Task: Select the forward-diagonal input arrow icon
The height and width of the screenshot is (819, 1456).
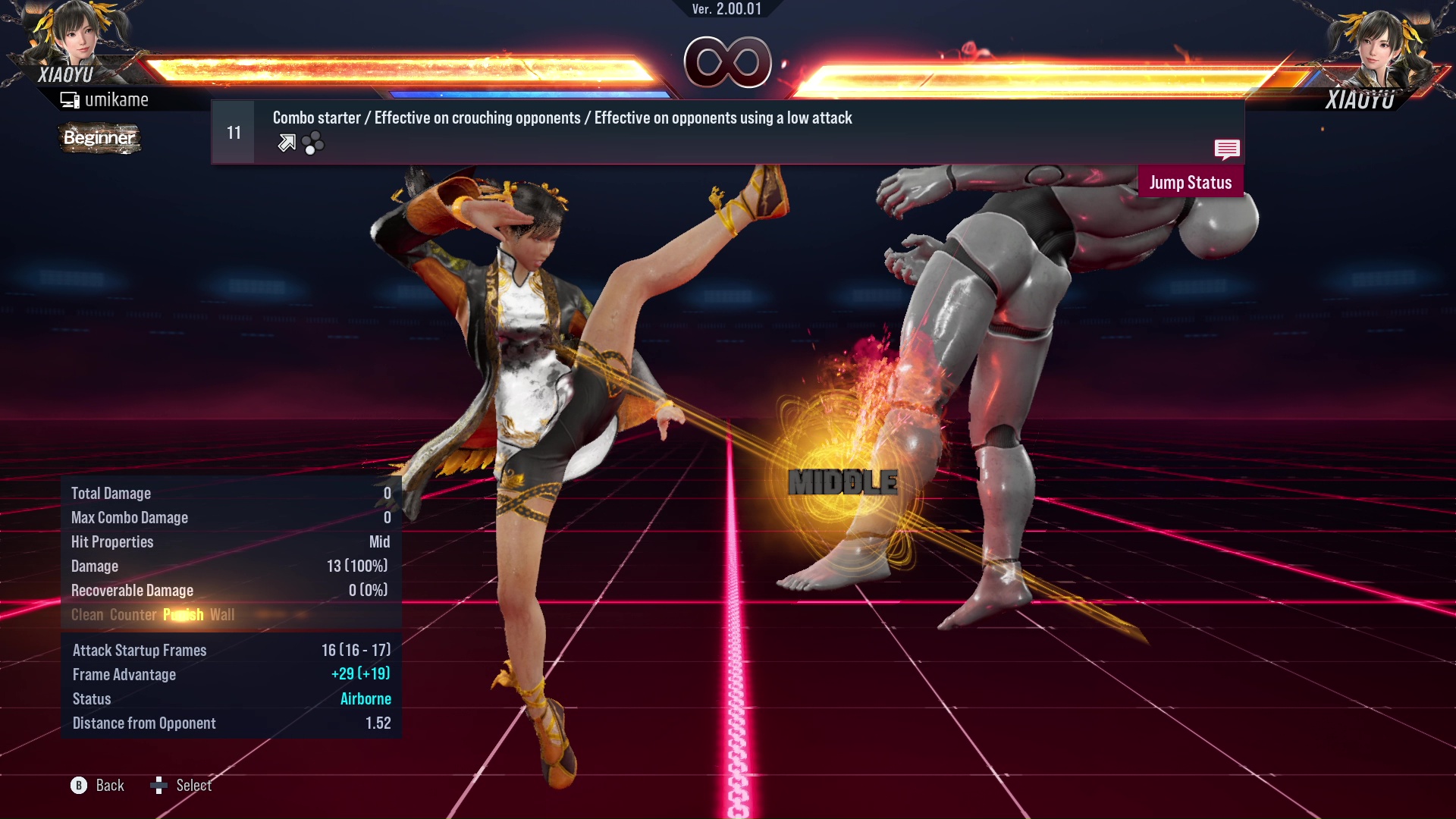Action: point(286,143)
